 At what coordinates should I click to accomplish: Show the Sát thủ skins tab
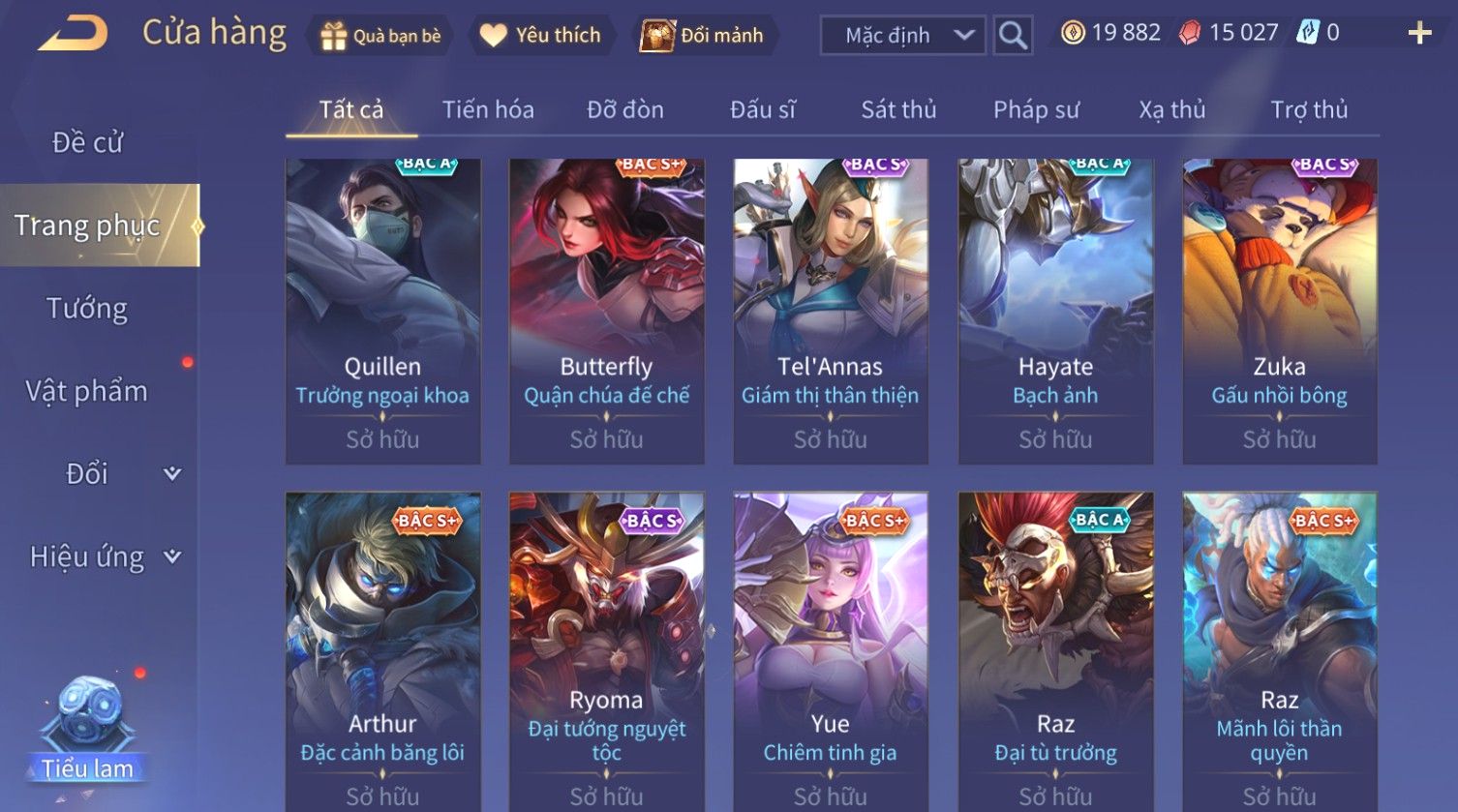click(x=898, y=109)
